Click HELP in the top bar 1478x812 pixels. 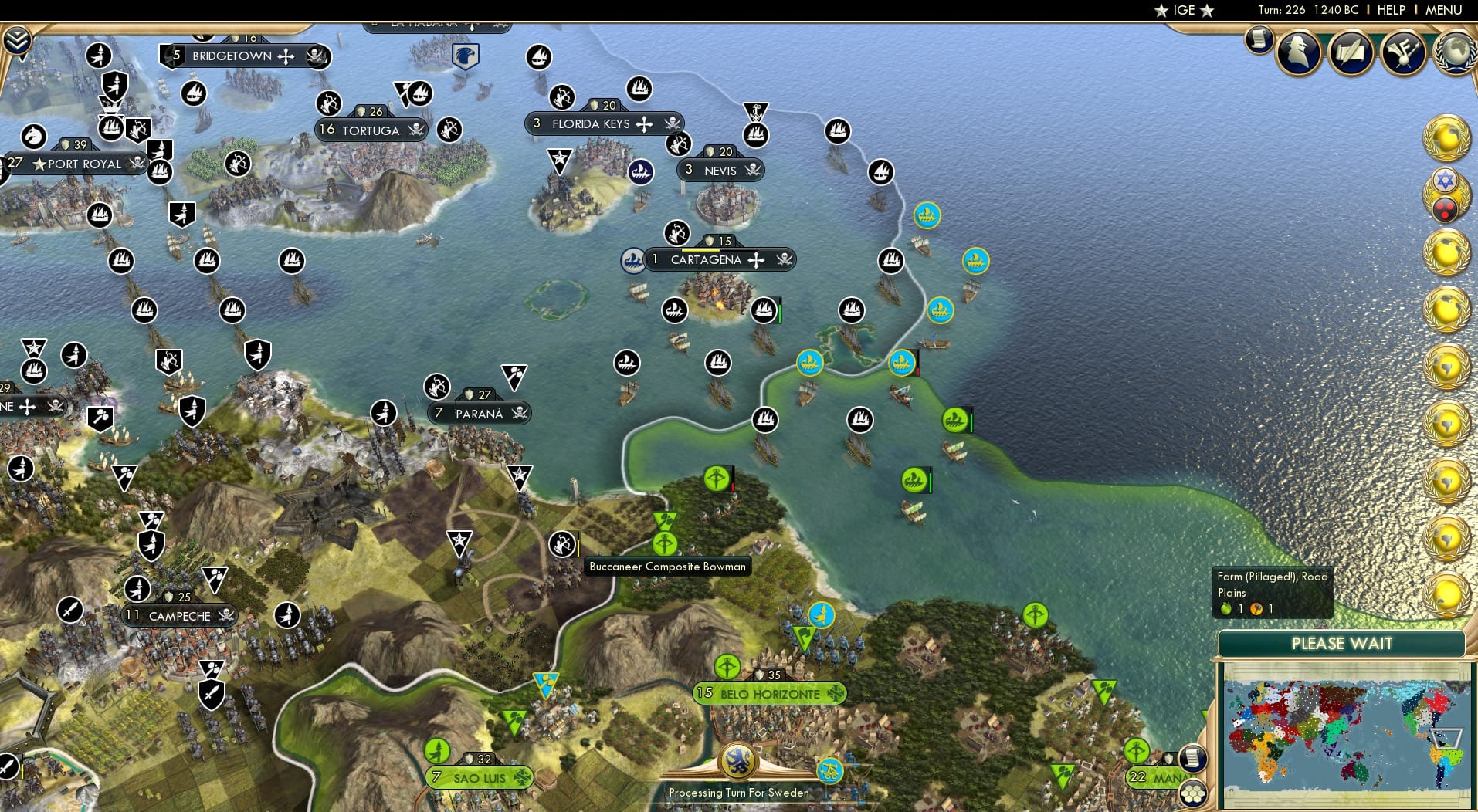[1390, 10]
